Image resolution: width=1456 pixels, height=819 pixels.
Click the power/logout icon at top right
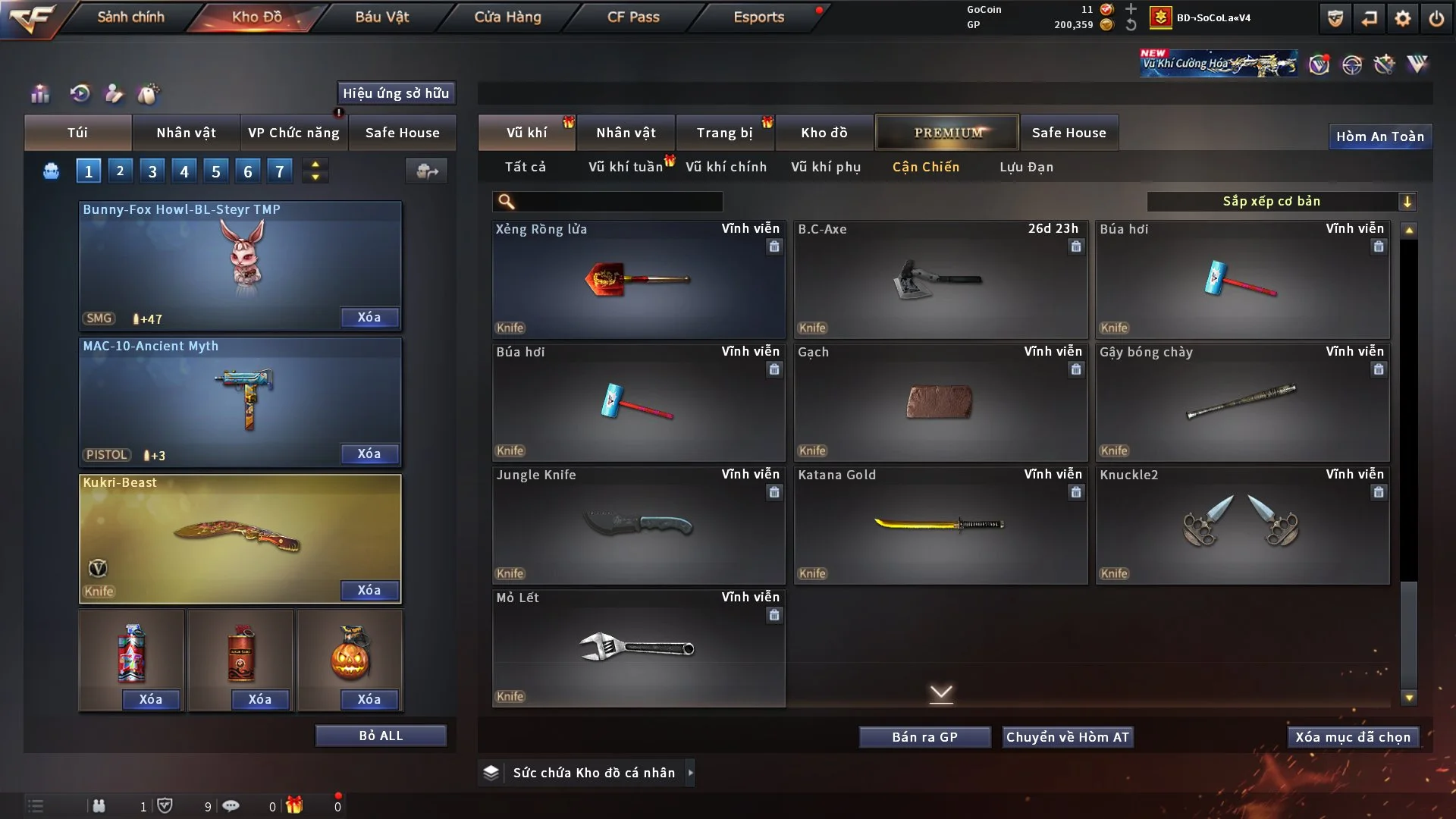point(1438,17)
